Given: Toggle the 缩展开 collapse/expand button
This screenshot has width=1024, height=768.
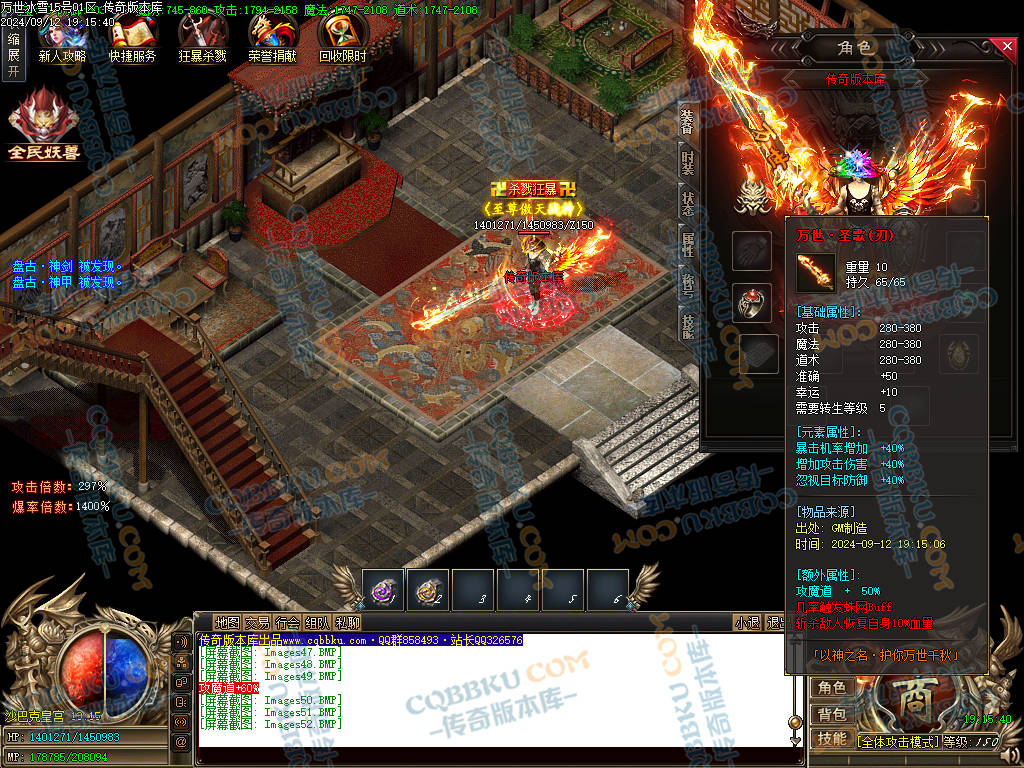Looking at the screenshot, I should (13, 55).
